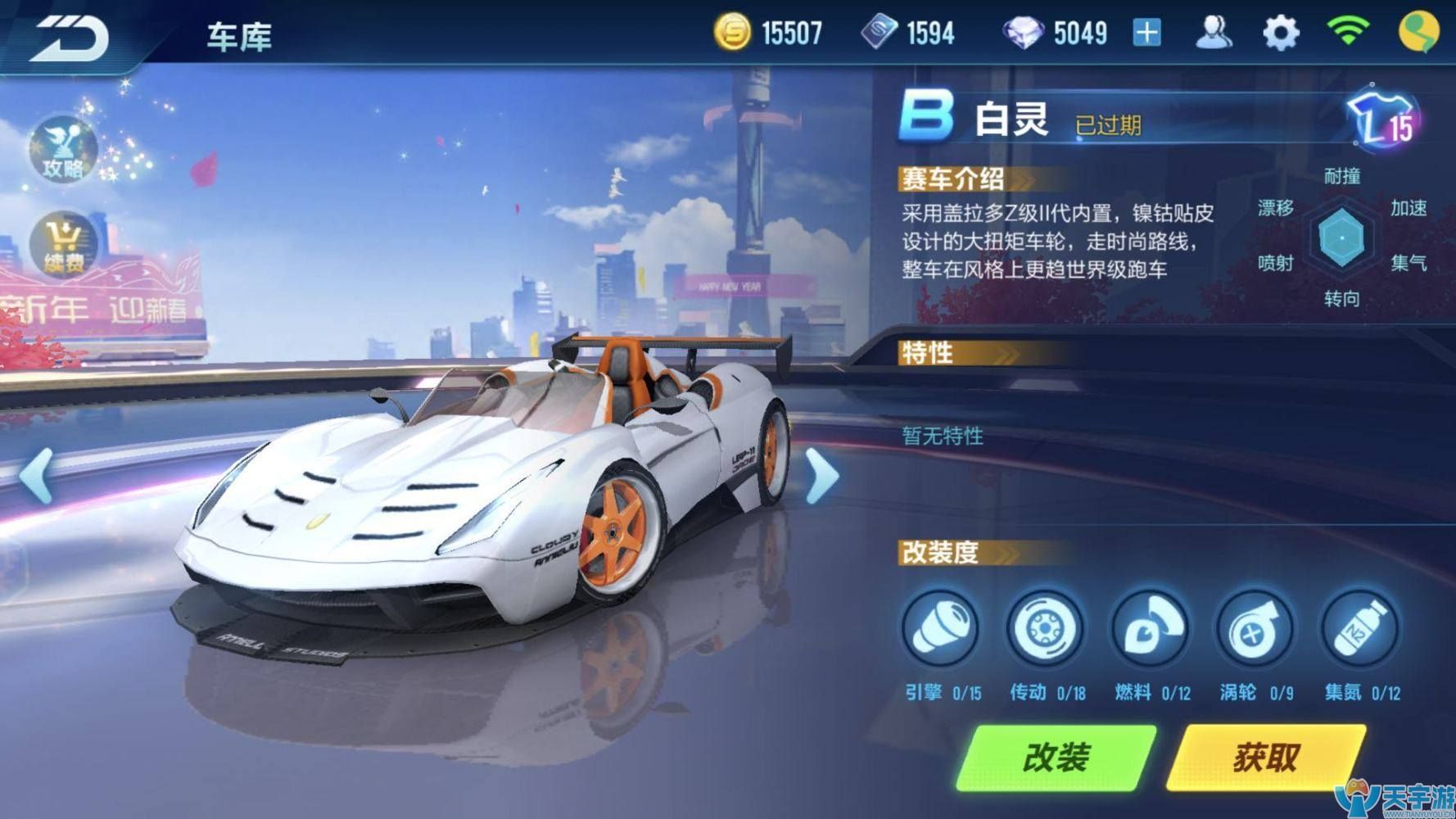1456x819 pixels.
Task: Tap the gold coin currency icon
Action: point(732,34)
